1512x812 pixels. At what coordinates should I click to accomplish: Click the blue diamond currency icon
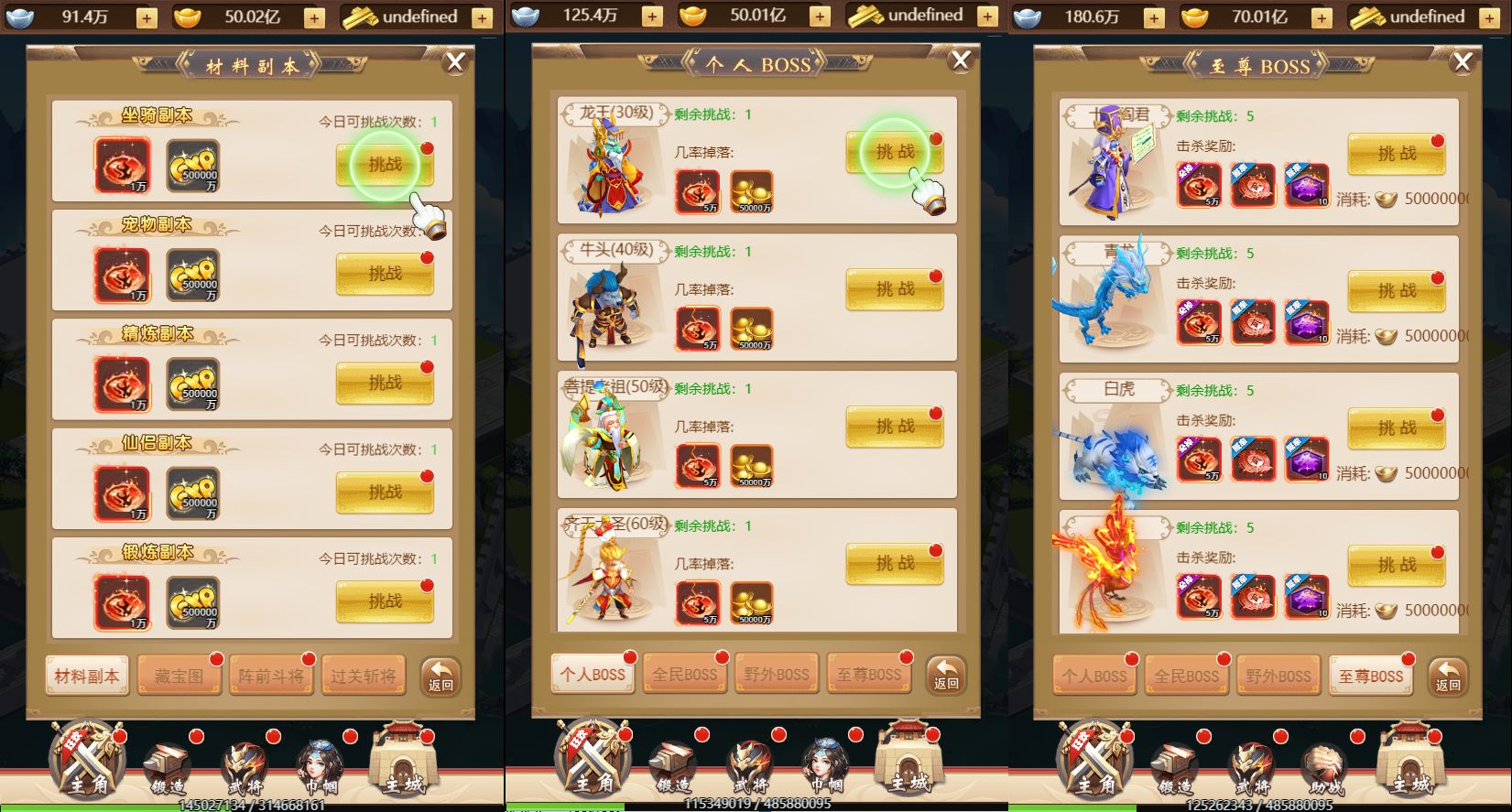(18, 16)
